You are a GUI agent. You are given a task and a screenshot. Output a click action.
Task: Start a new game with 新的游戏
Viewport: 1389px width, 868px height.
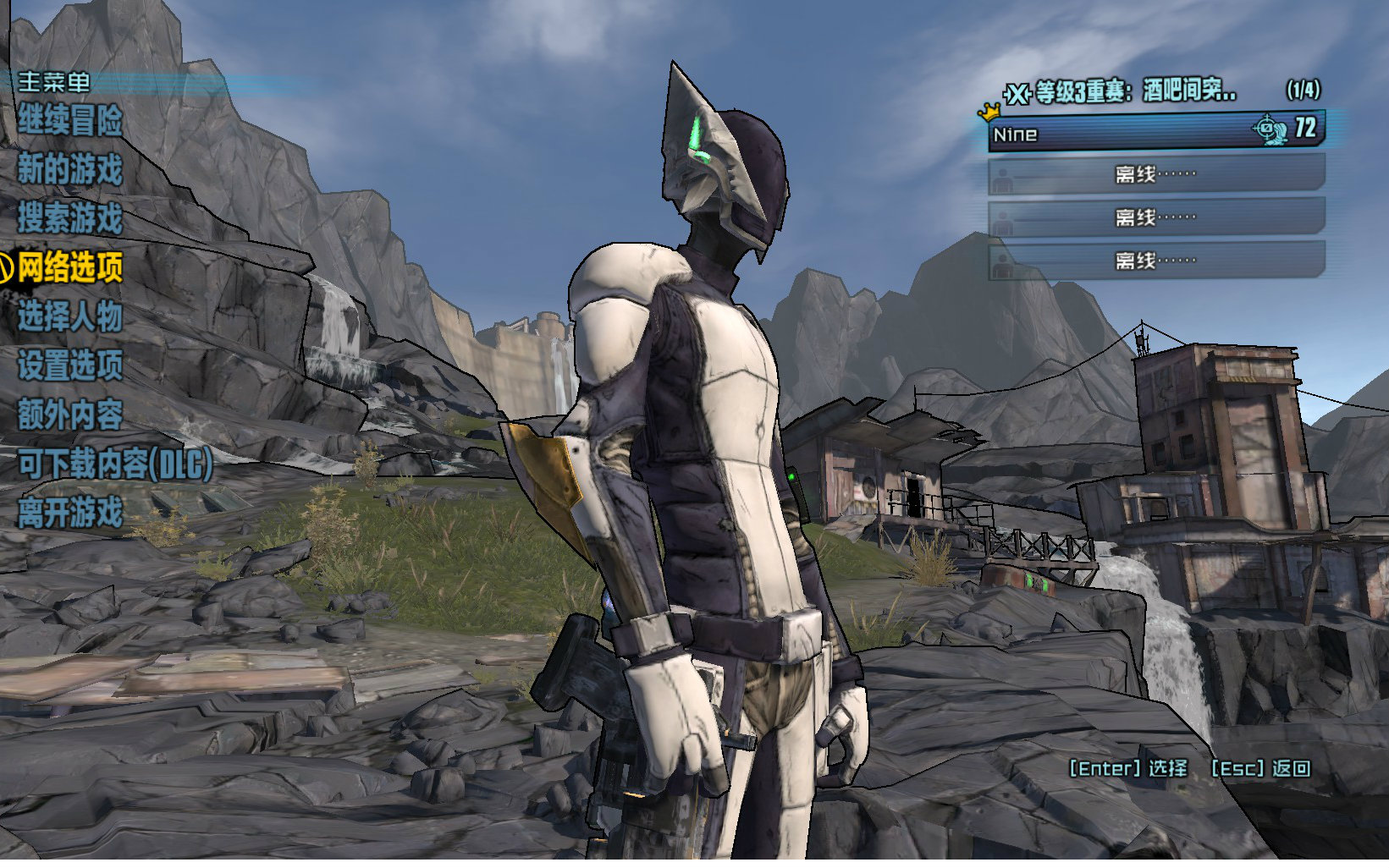[x=70, y=170]
